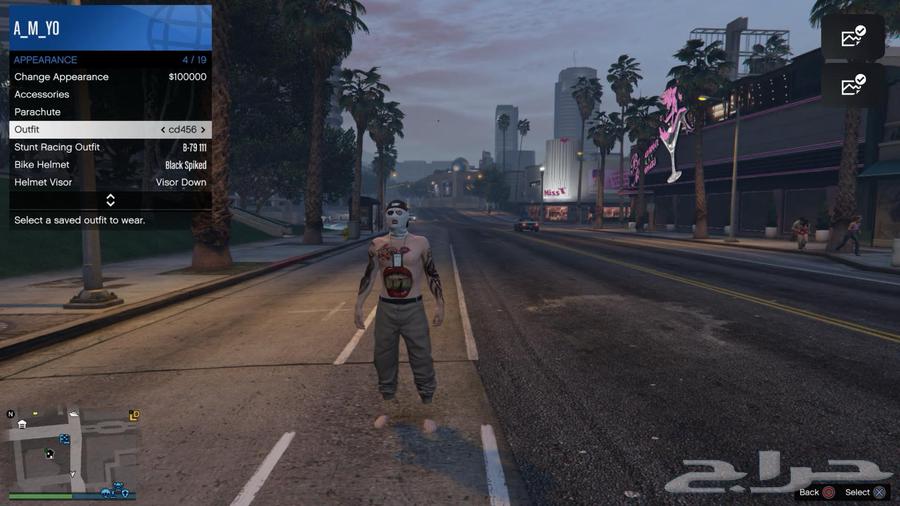Screen dimensions: 900x506
Task: Click the lower image overlay button
Action: [853, 85]
